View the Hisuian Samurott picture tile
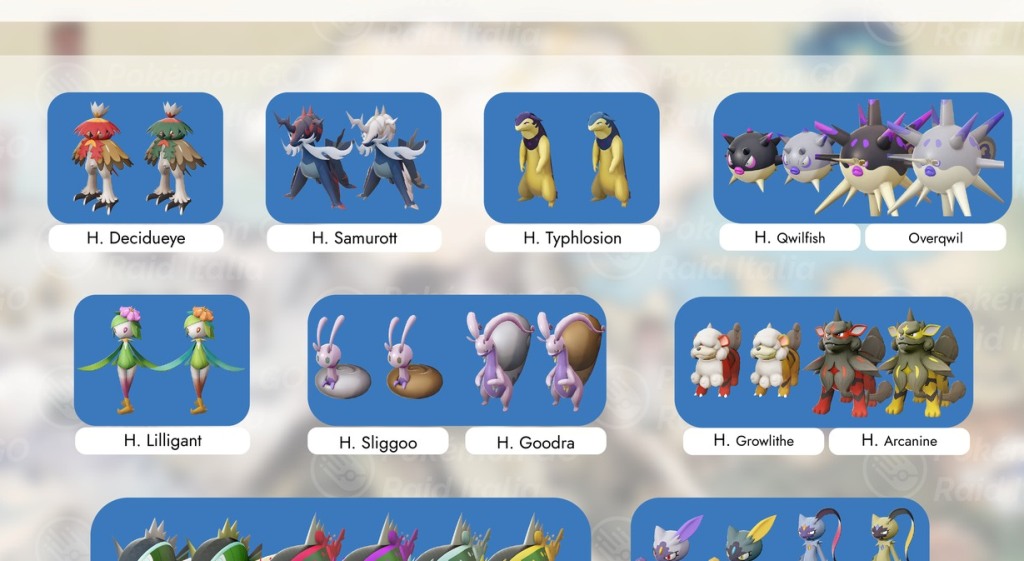This screenshot has height=561, width=1024. point(353,157)
